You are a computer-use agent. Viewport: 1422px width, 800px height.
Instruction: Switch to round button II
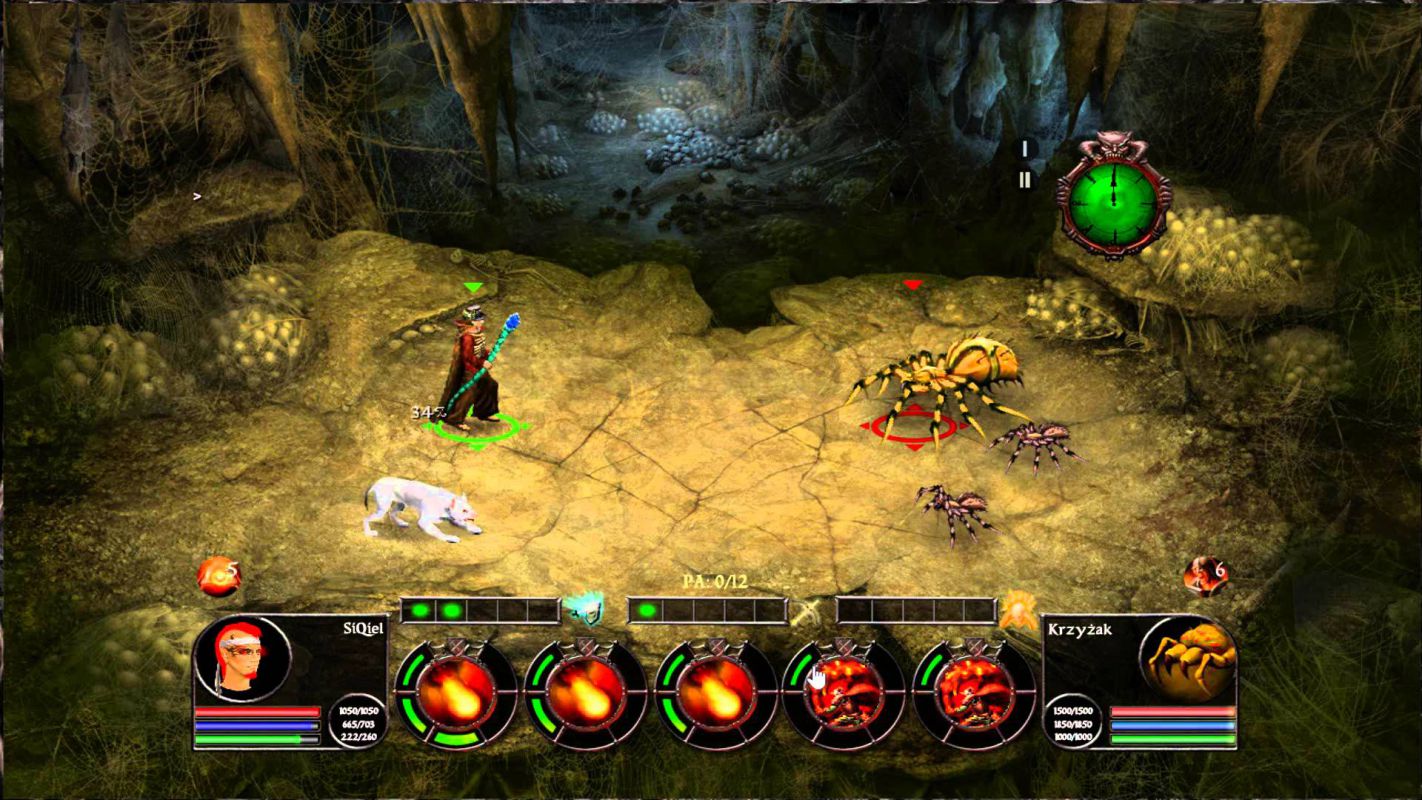(1024, 181)
